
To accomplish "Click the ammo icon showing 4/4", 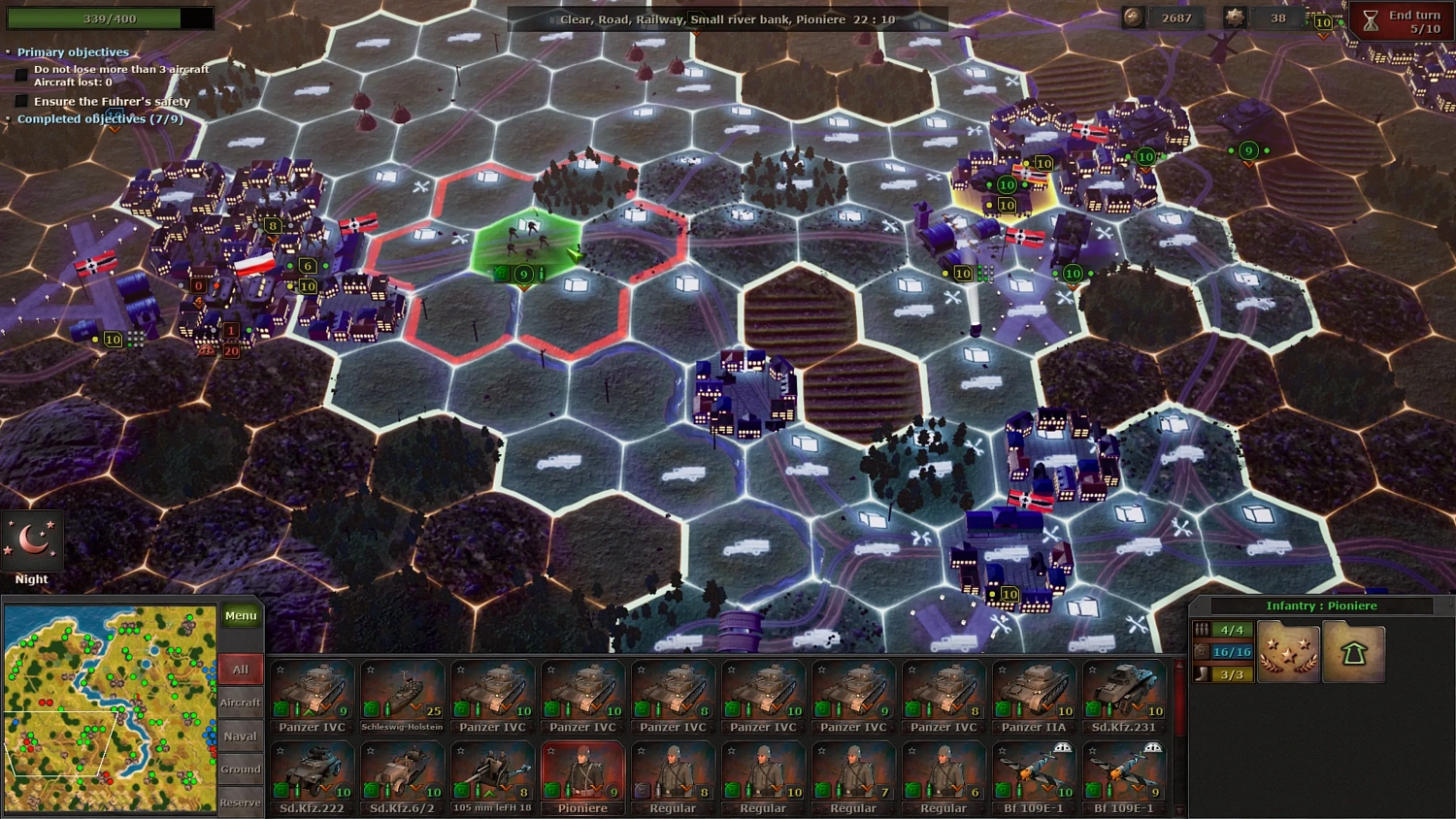I will [1204, 629].
